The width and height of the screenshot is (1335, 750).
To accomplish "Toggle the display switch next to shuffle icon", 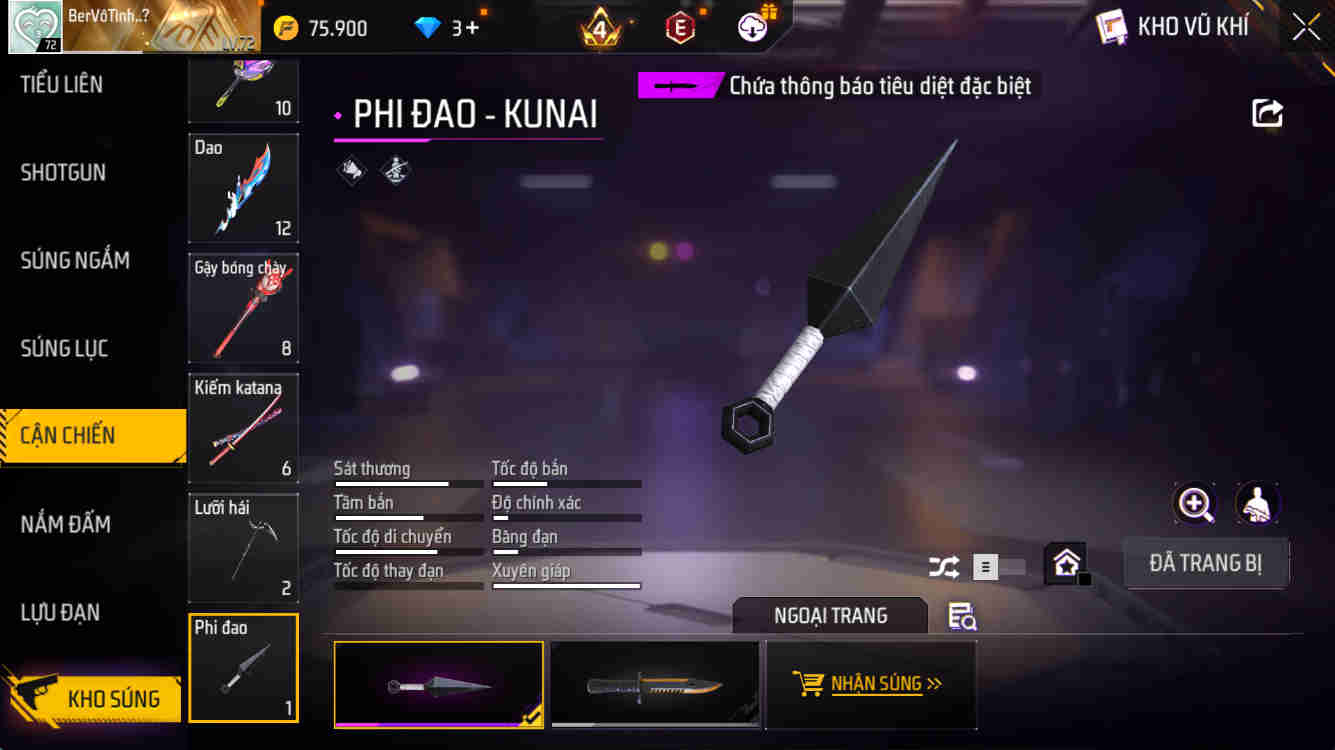I will click(998, 567).
